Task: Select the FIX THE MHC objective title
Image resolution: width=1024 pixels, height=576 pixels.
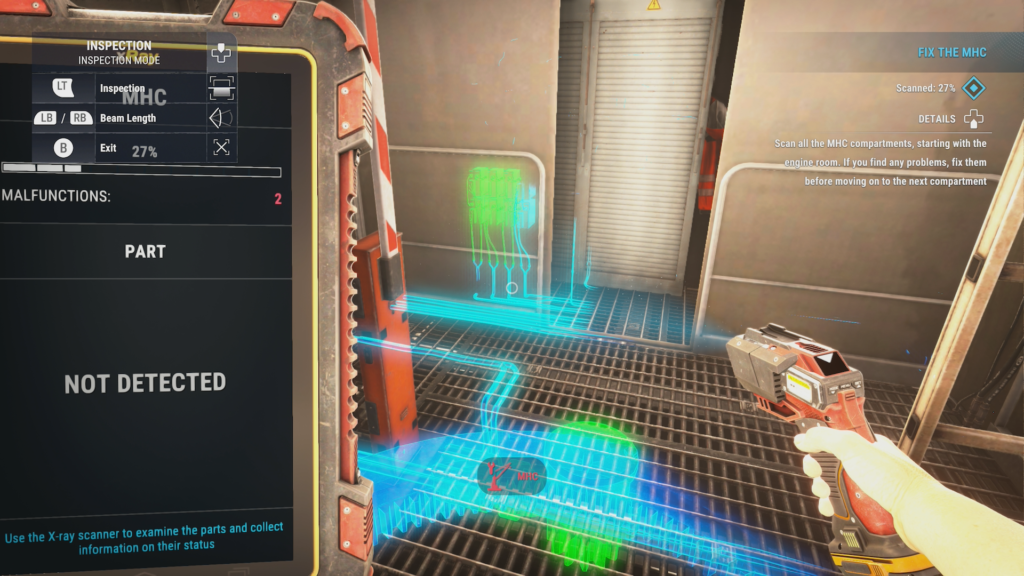Action: click(x=952, y=52)
